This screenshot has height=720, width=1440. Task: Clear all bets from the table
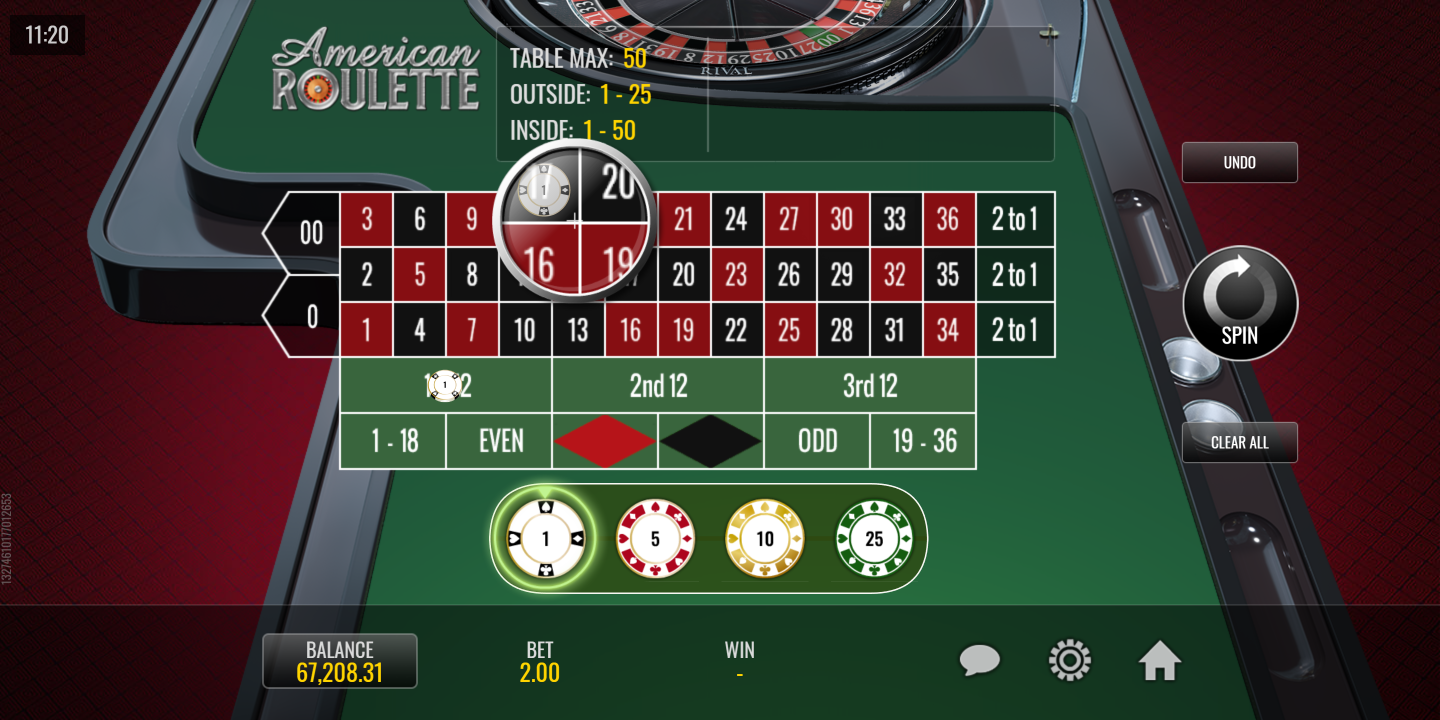point(1239,442)
